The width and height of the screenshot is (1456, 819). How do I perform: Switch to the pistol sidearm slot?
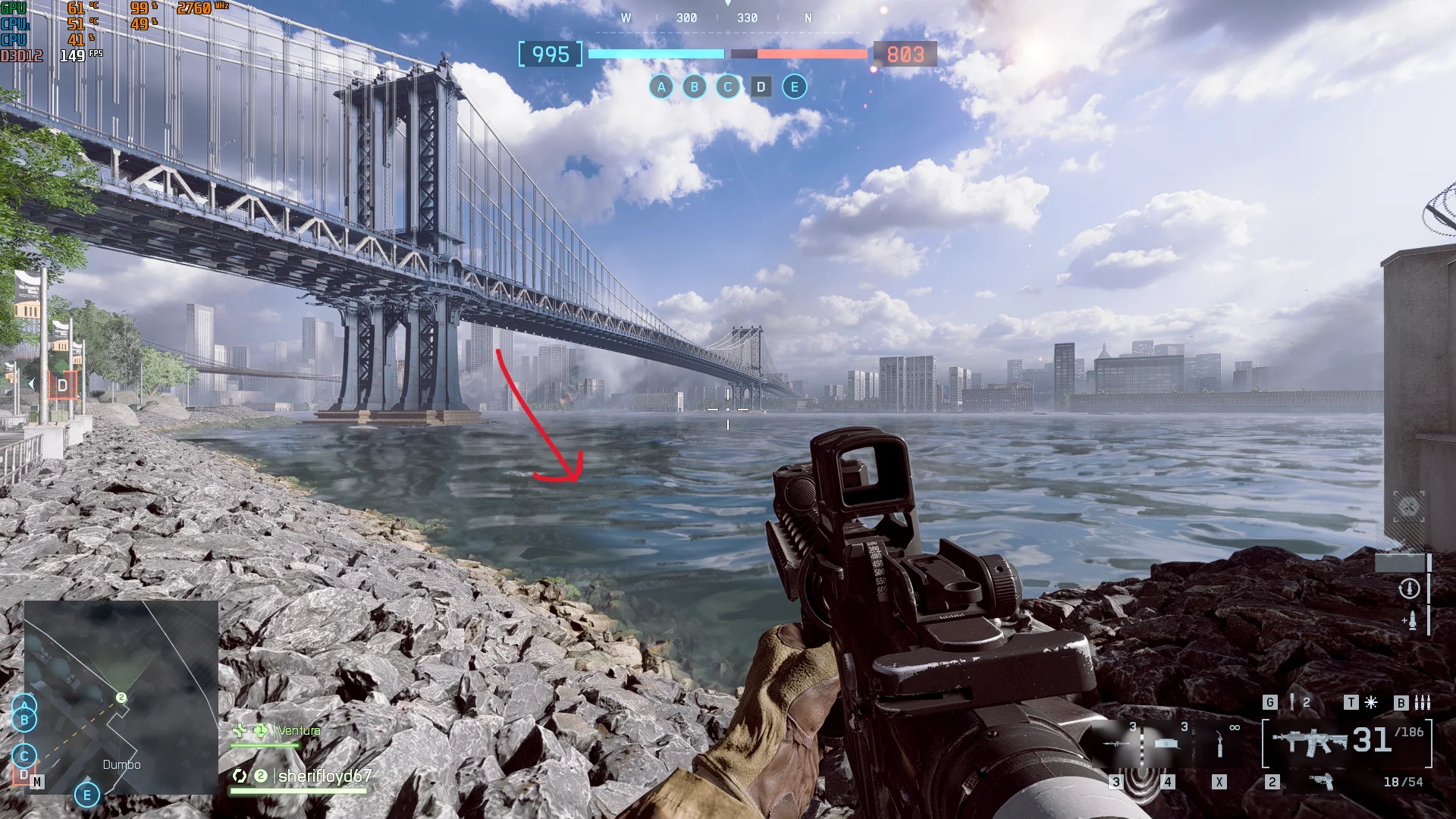pyautogui.click(x=1321, y=781)
